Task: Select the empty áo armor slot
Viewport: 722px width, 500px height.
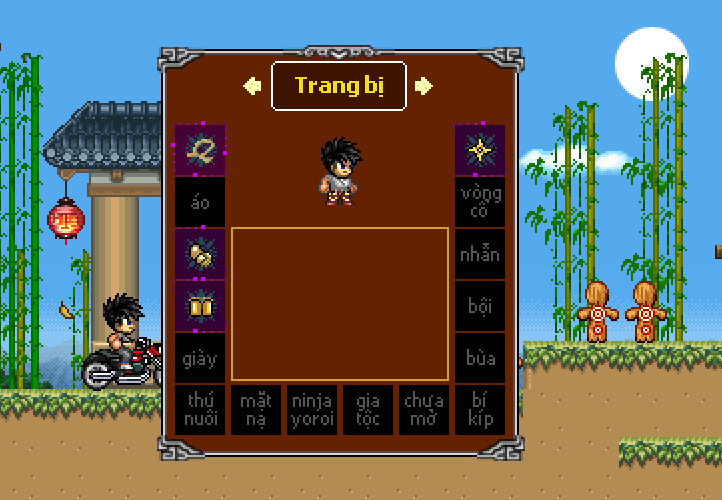Action: [200, 202]
